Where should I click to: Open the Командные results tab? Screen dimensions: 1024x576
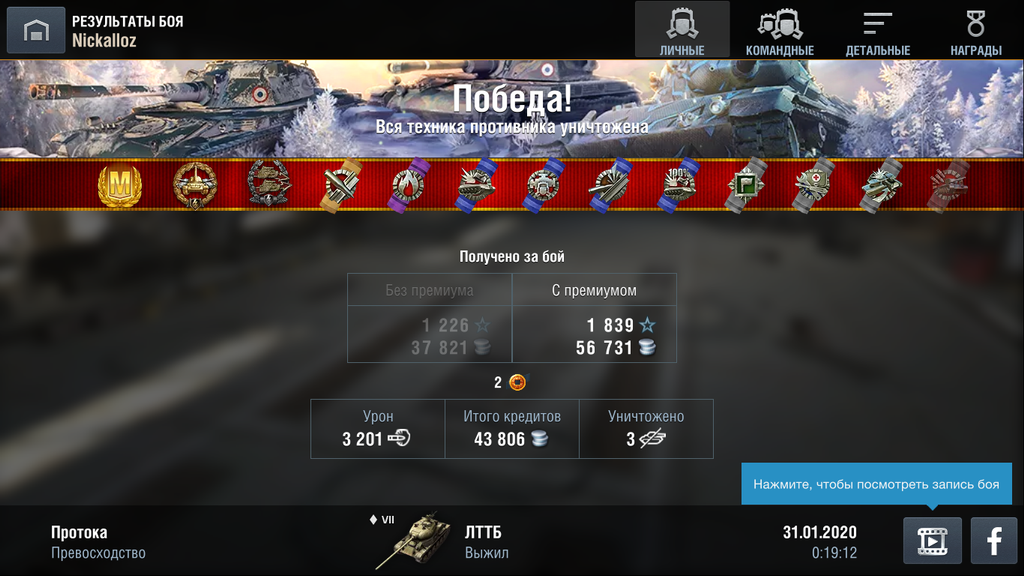[x=780, y=31]
